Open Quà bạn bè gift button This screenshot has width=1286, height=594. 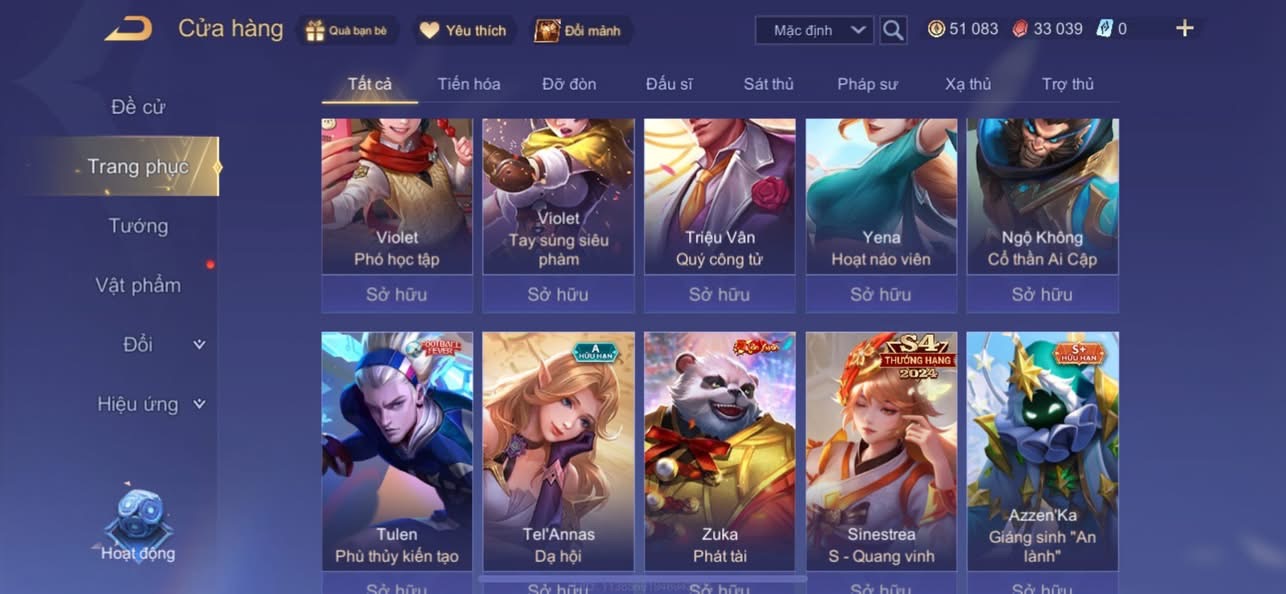pos(347,30)
